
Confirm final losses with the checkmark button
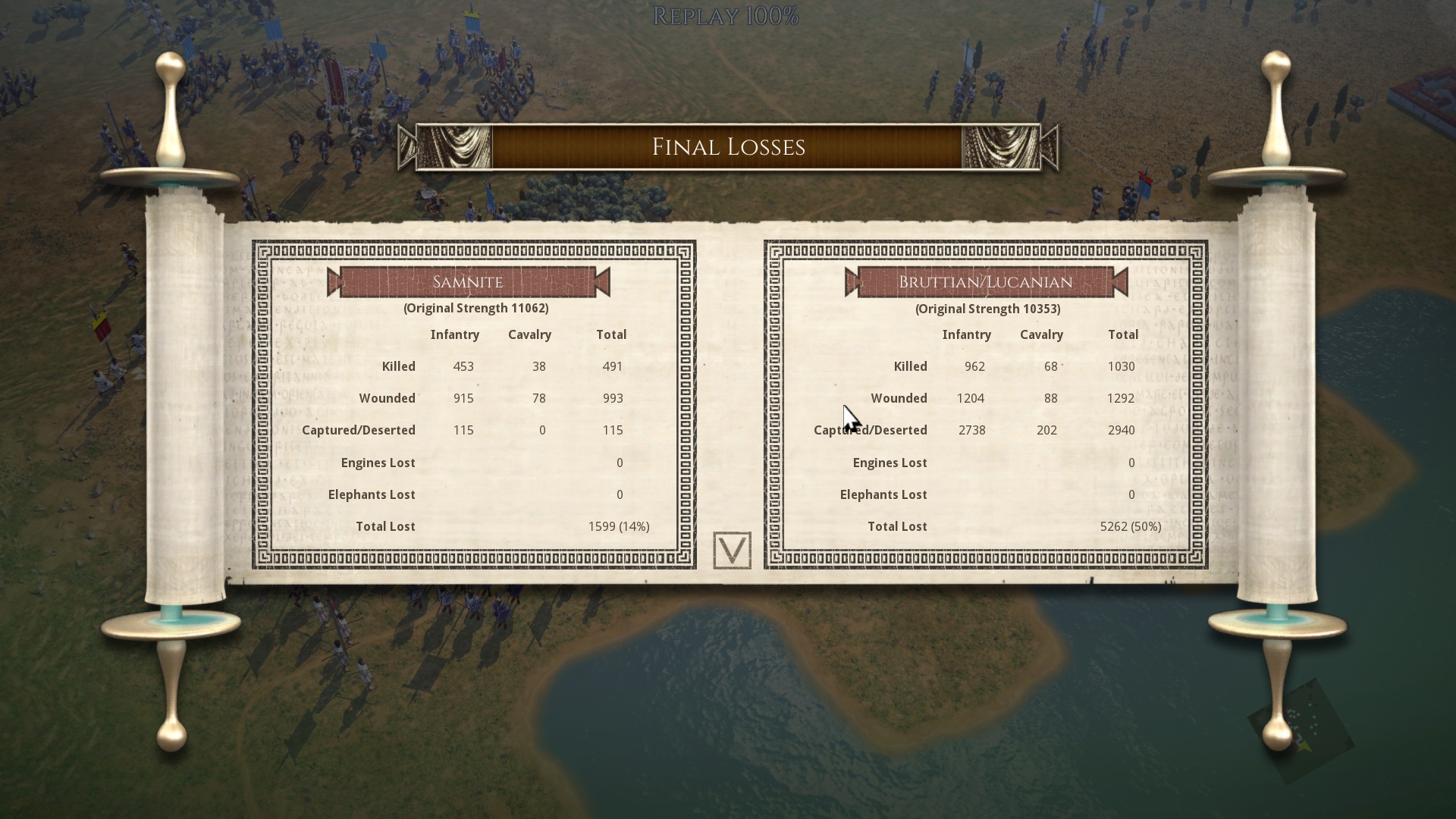tap(732, 551)
